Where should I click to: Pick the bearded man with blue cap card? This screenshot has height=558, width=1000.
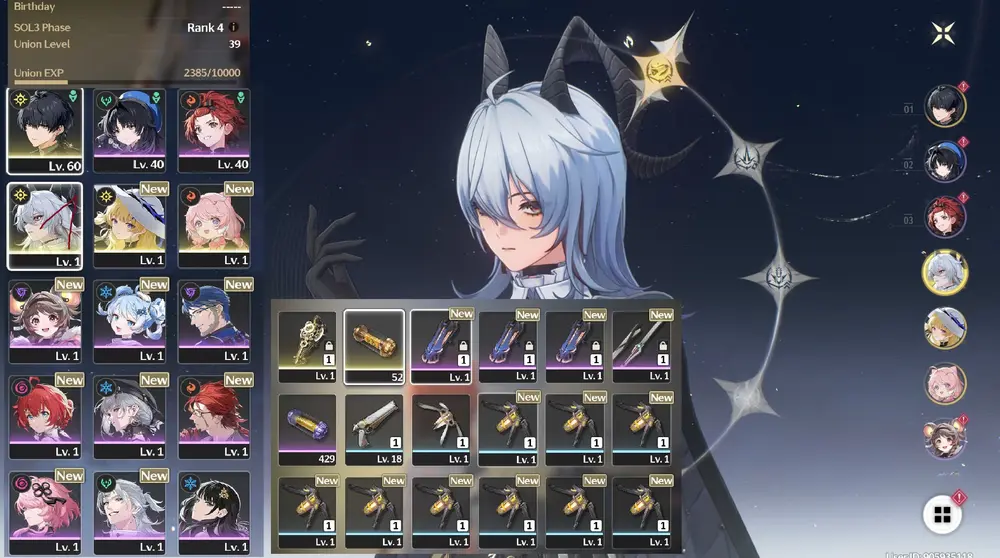pyautogui.click(x=214, y=319)
